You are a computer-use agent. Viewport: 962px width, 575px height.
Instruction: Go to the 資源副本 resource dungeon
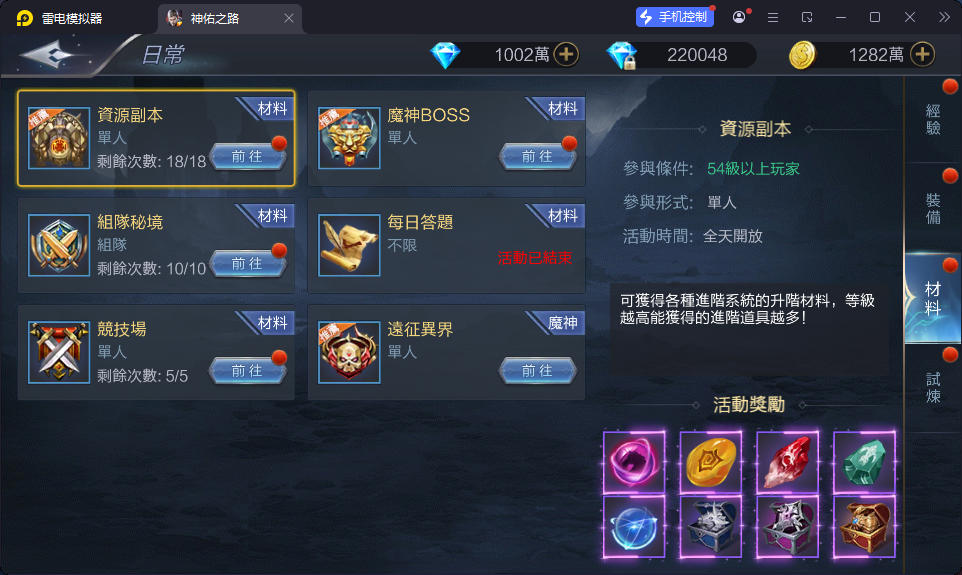tap(247, 156)
